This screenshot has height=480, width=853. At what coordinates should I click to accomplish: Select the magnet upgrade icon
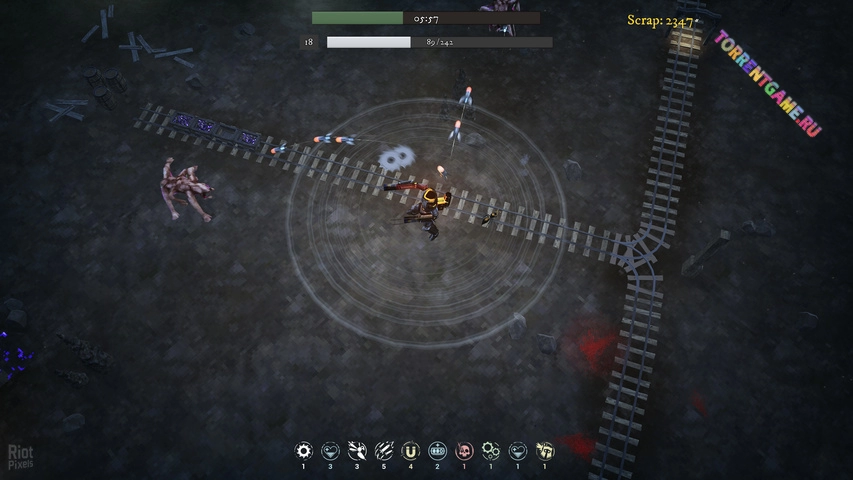pyautogui.click(x=410, y=450)
